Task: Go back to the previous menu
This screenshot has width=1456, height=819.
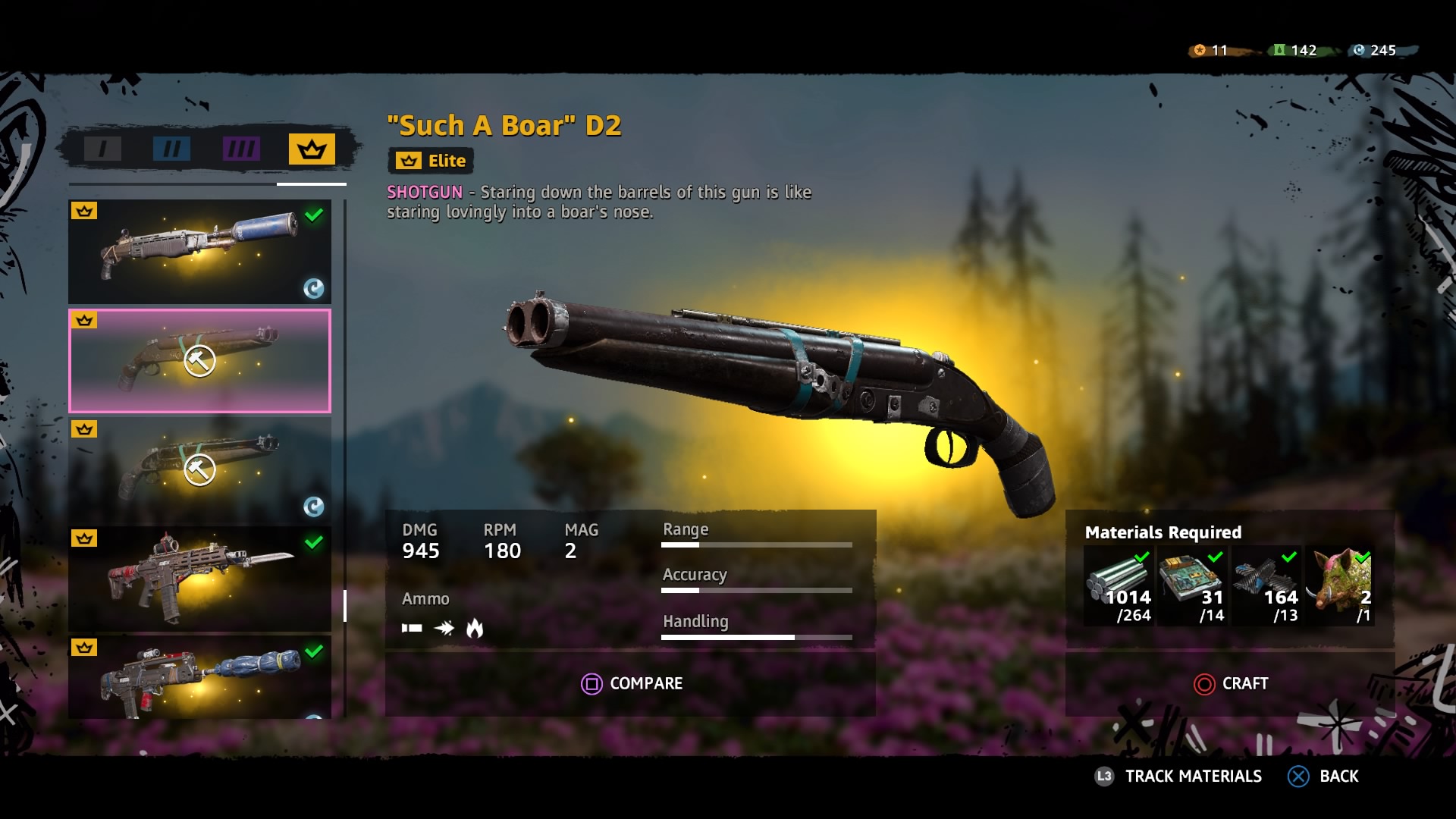Action: click(x=1323, y=777)
